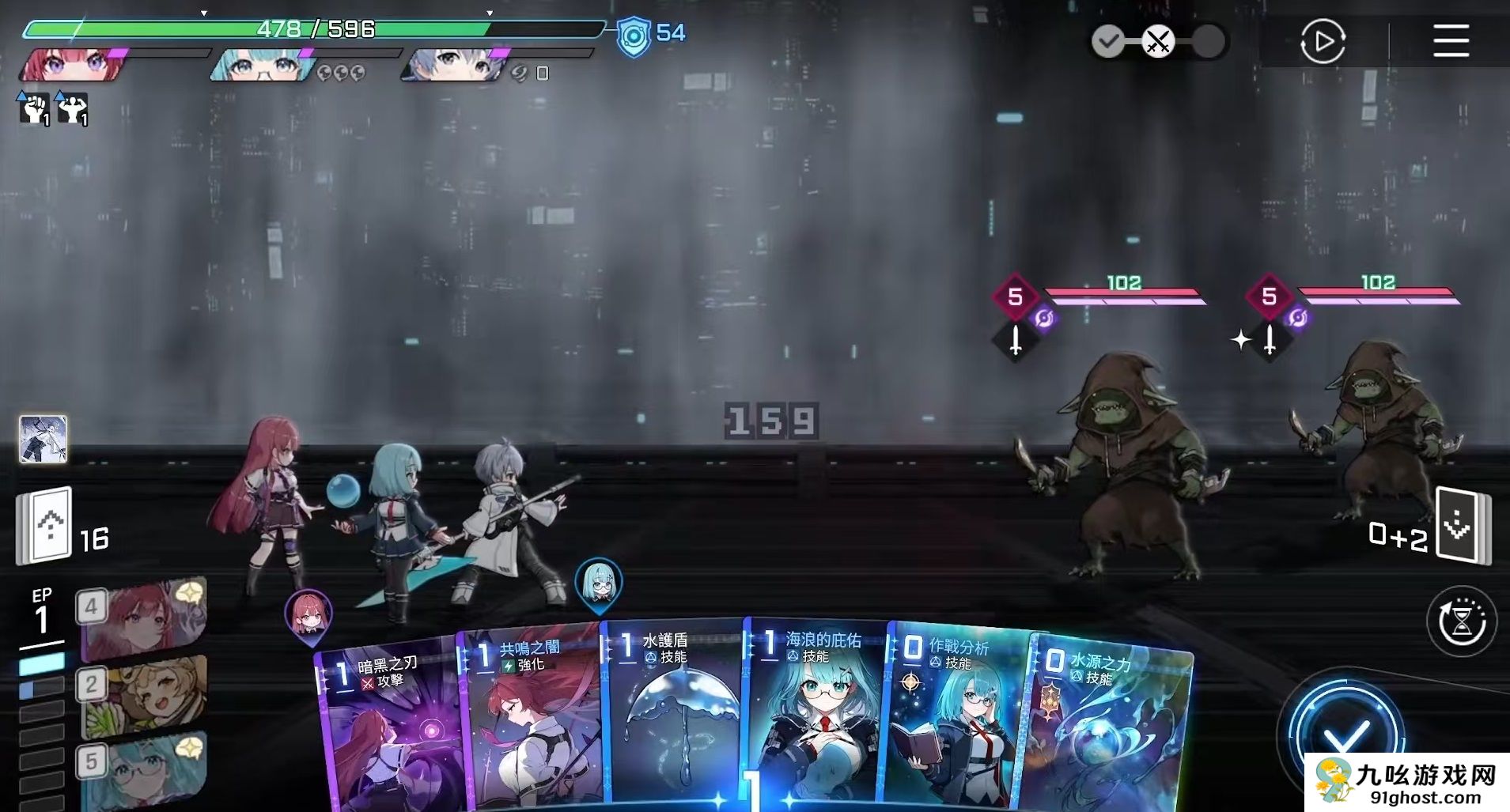Inspect left goblin's sword intent icon
This screenshot has height=812, width=1510.
[1016, 341]
